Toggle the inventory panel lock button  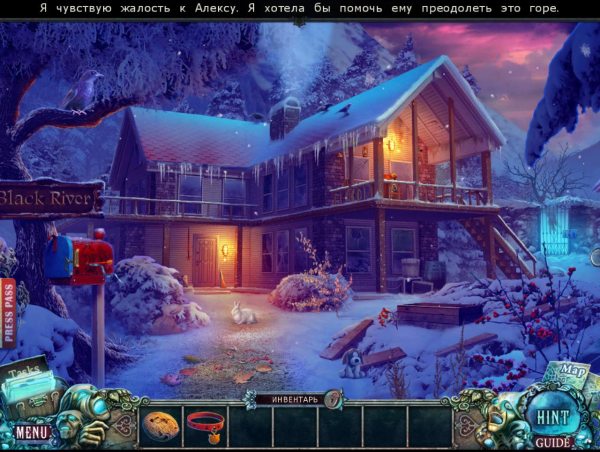[331, 399]
